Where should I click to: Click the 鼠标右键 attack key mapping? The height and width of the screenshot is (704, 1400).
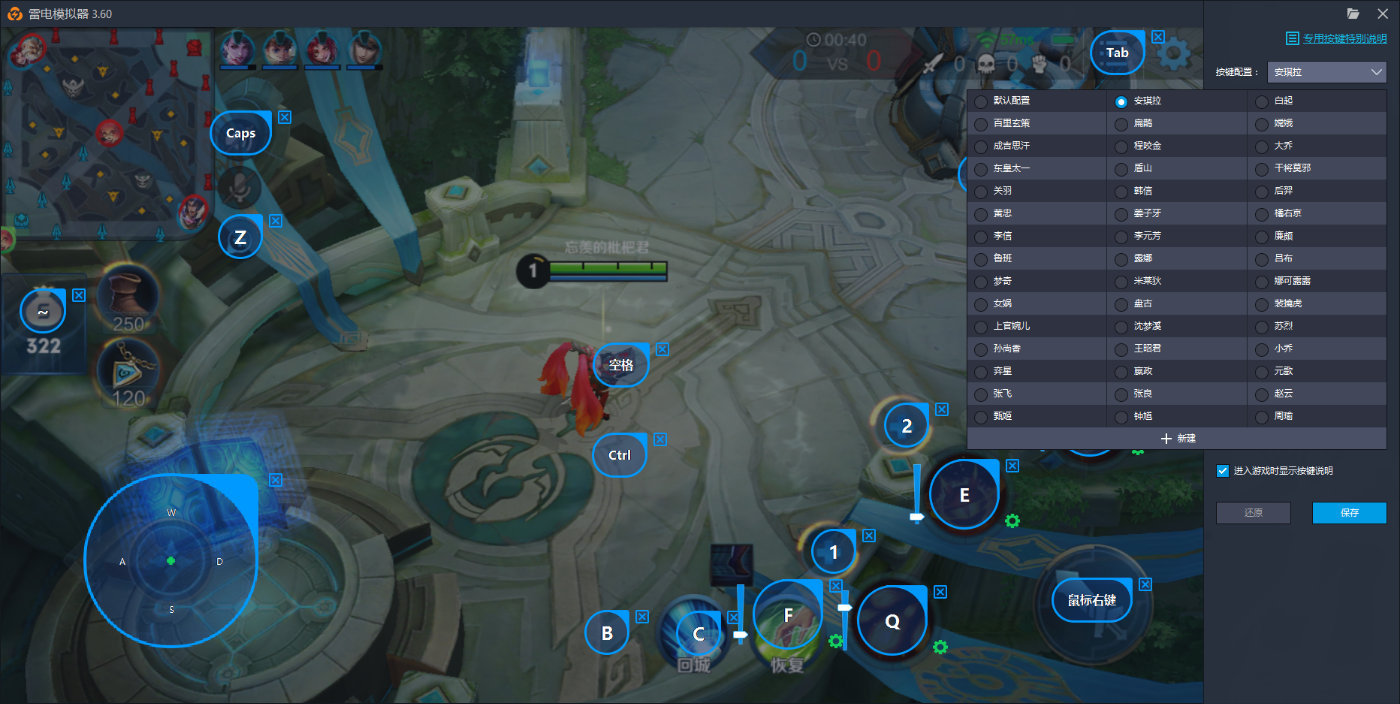click(1091, 601)
